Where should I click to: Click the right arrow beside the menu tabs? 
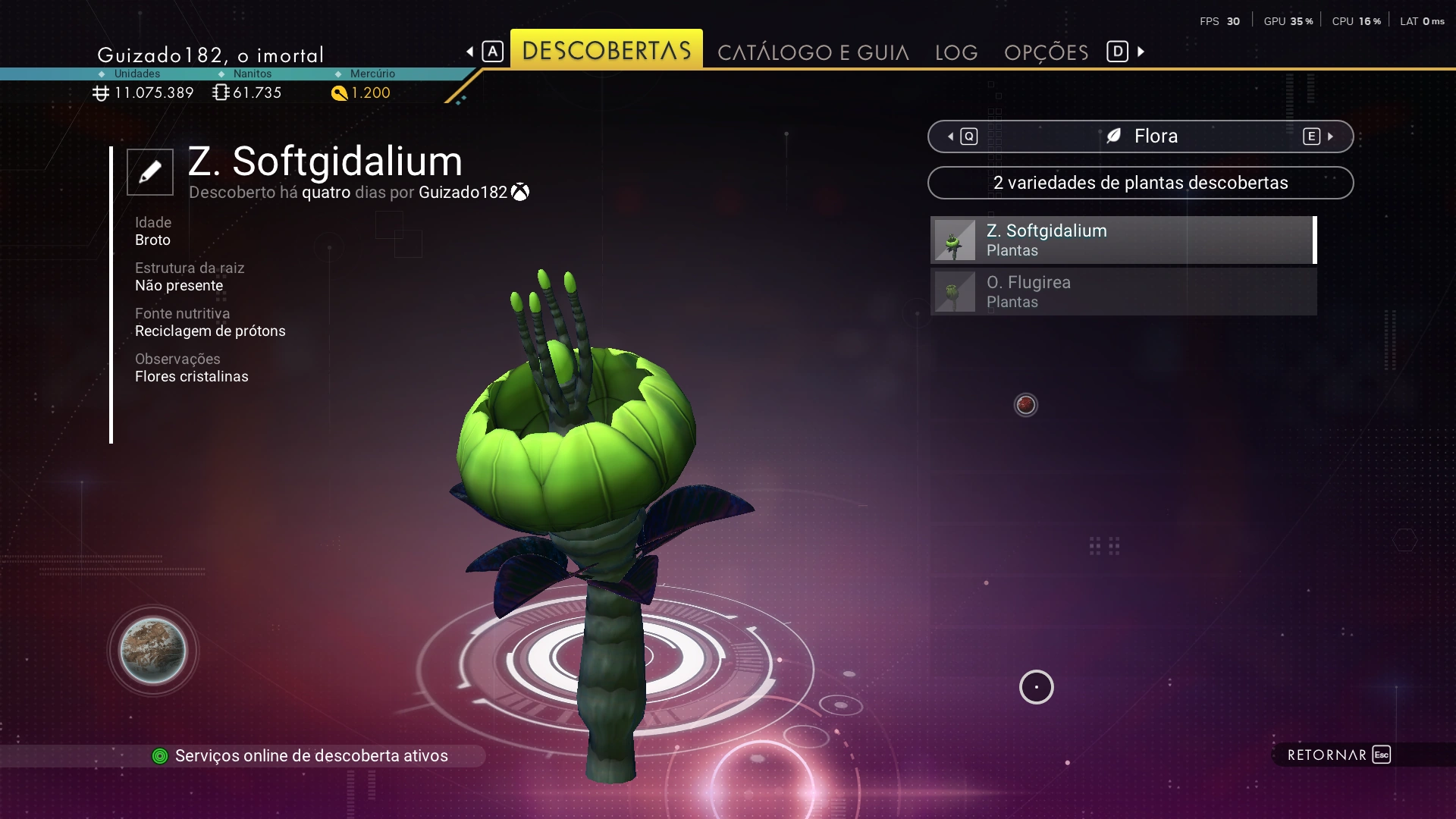(x=1140, y=52)
